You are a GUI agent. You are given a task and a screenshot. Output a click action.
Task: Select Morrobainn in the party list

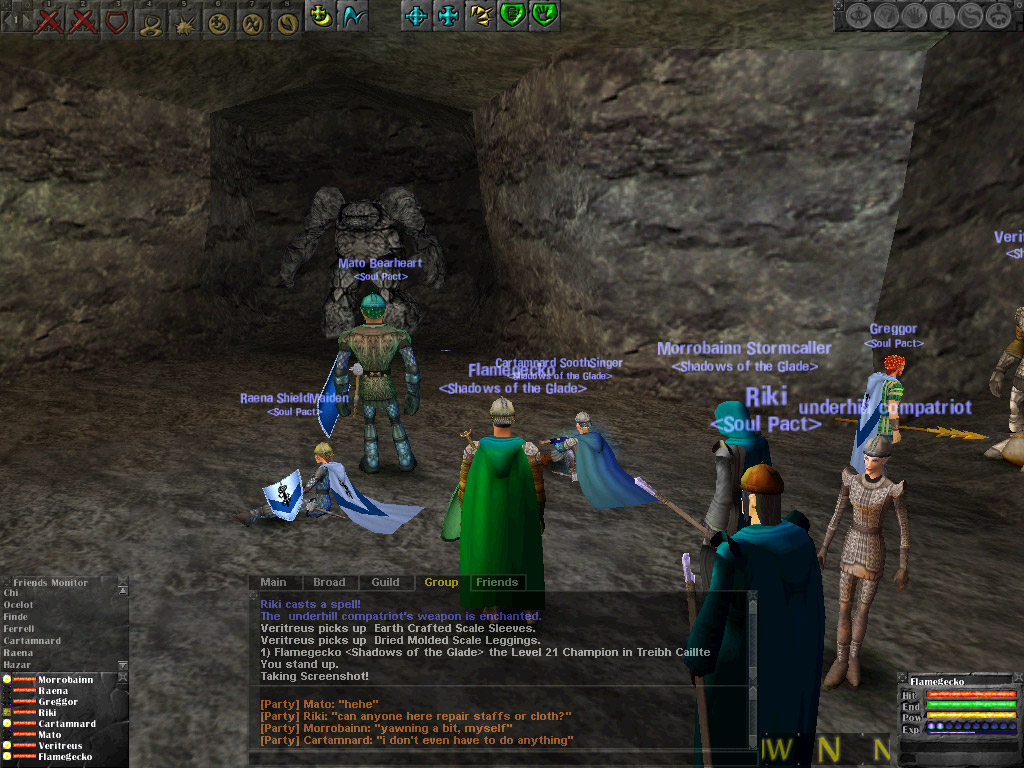coord(66,680)
